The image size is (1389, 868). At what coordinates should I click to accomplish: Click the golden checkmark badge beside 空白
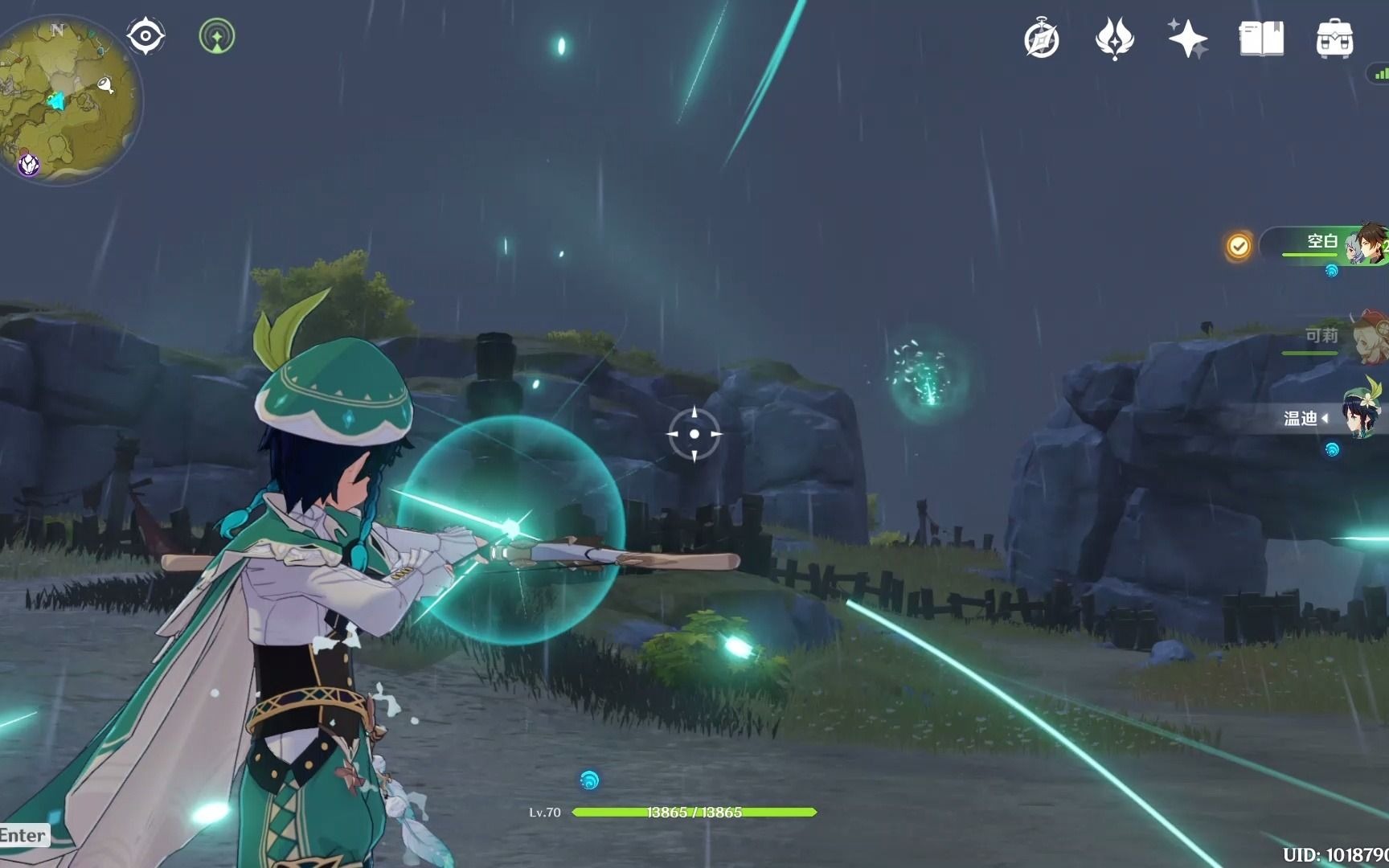(x=1239, y=245)
